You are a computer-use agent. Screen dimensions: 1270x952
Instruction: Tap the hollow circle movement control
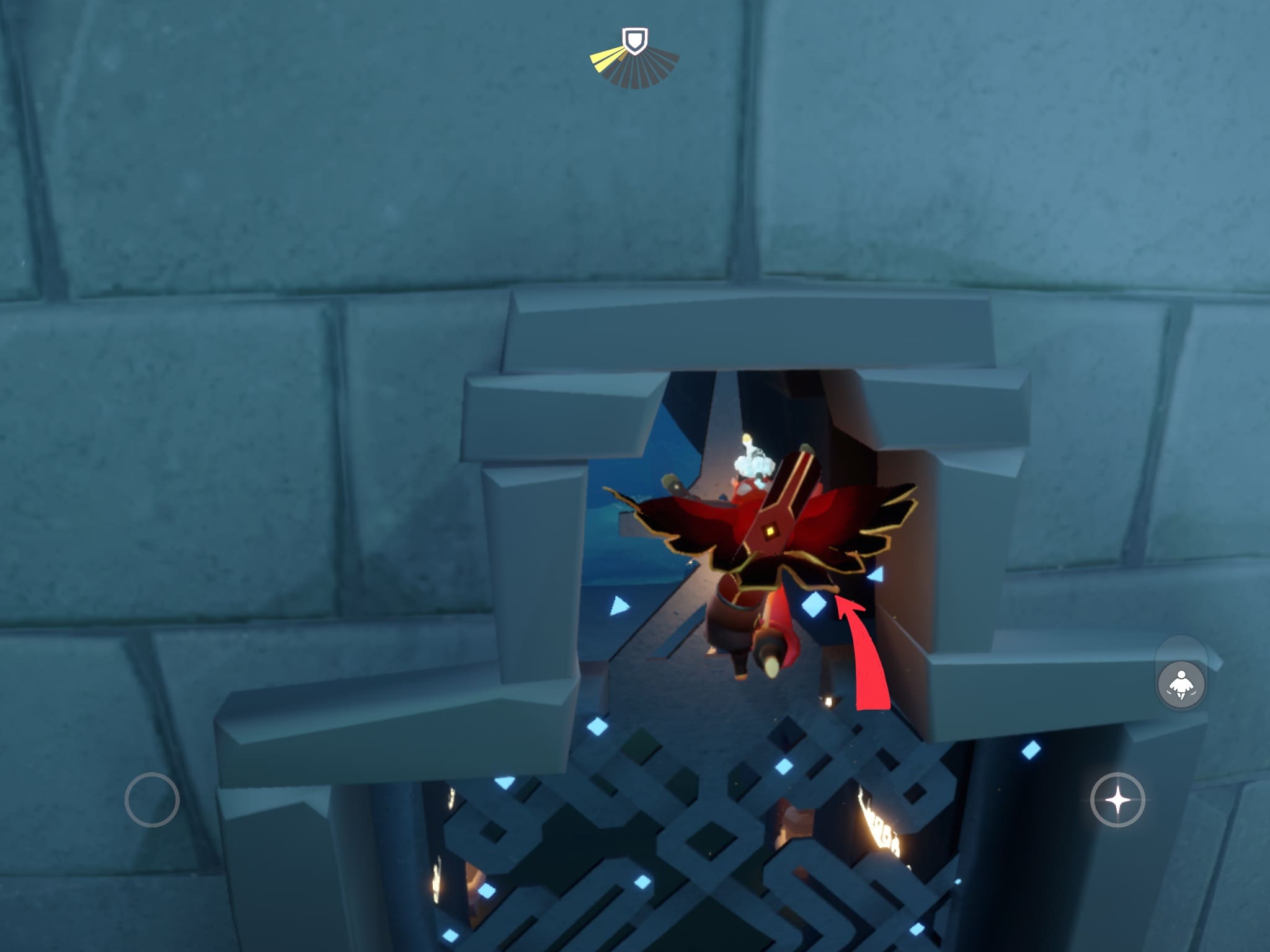(152, 800)
